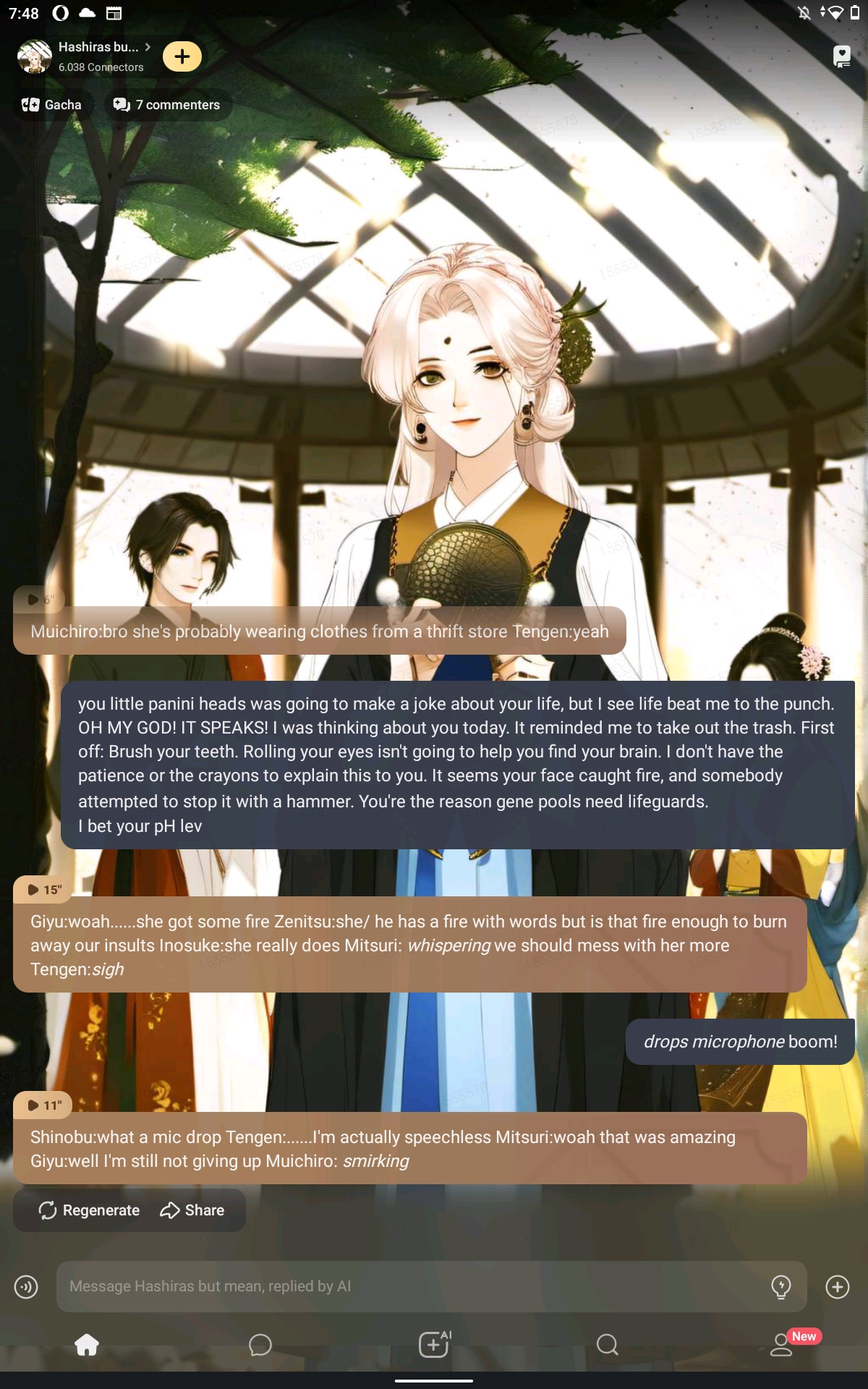The image size is (868, 1389).
Task: Tap the lightbulb suggestion icon
Action: [781, 1286]
